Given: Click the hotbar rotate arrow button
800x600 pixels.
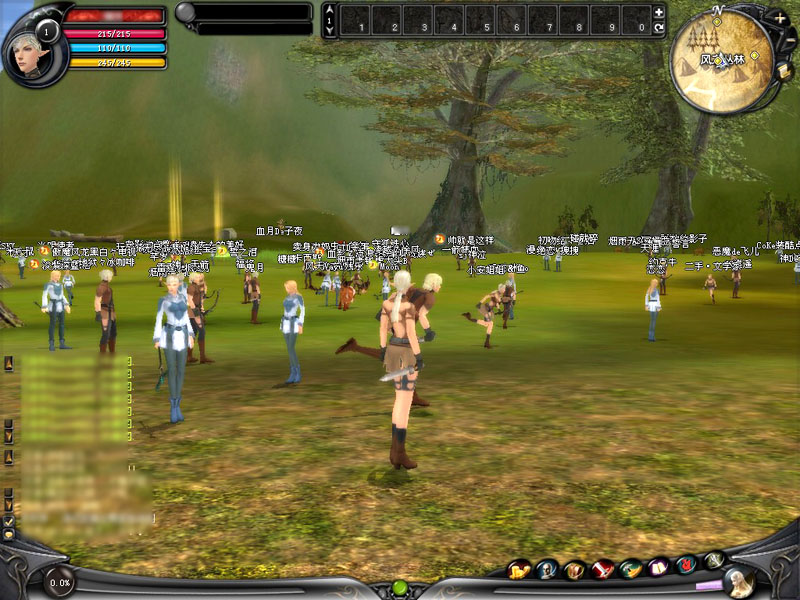Looking at the screenshot, I should pyautogui.click(x=658, y=28).
